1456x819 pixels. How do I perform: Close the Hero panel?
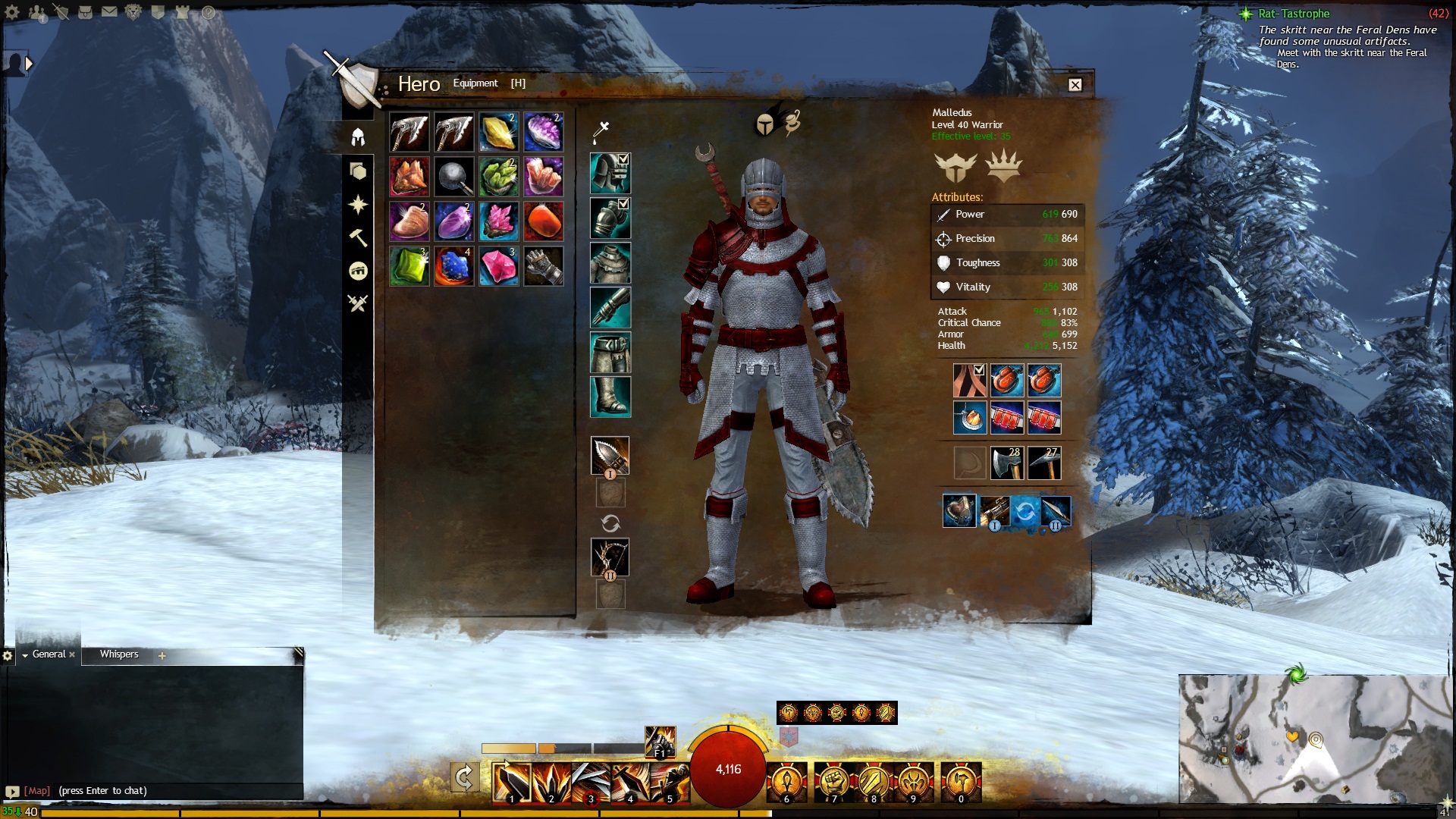(x=1075, y=85)
